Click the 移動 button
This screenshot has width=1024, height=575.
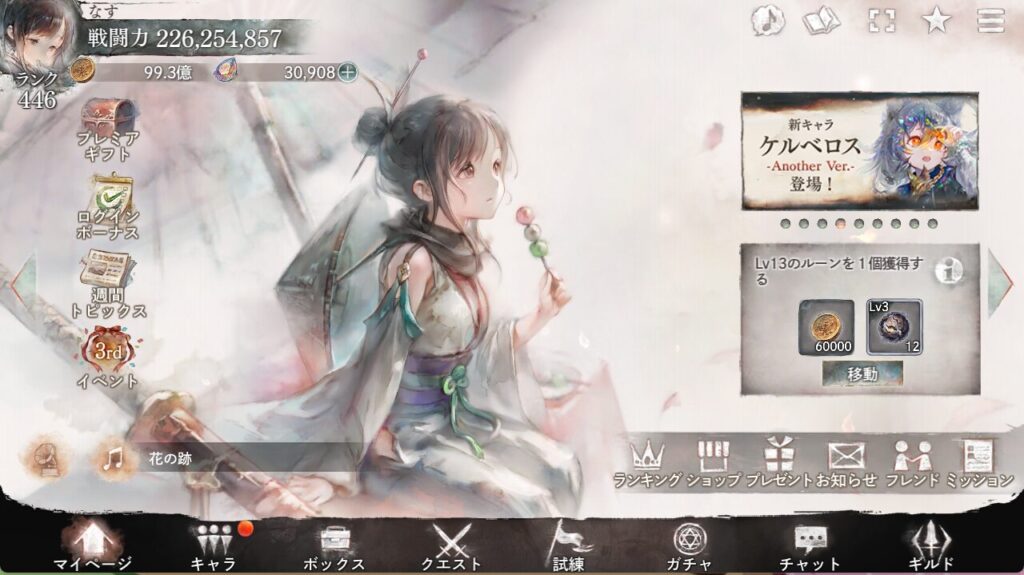861,374
